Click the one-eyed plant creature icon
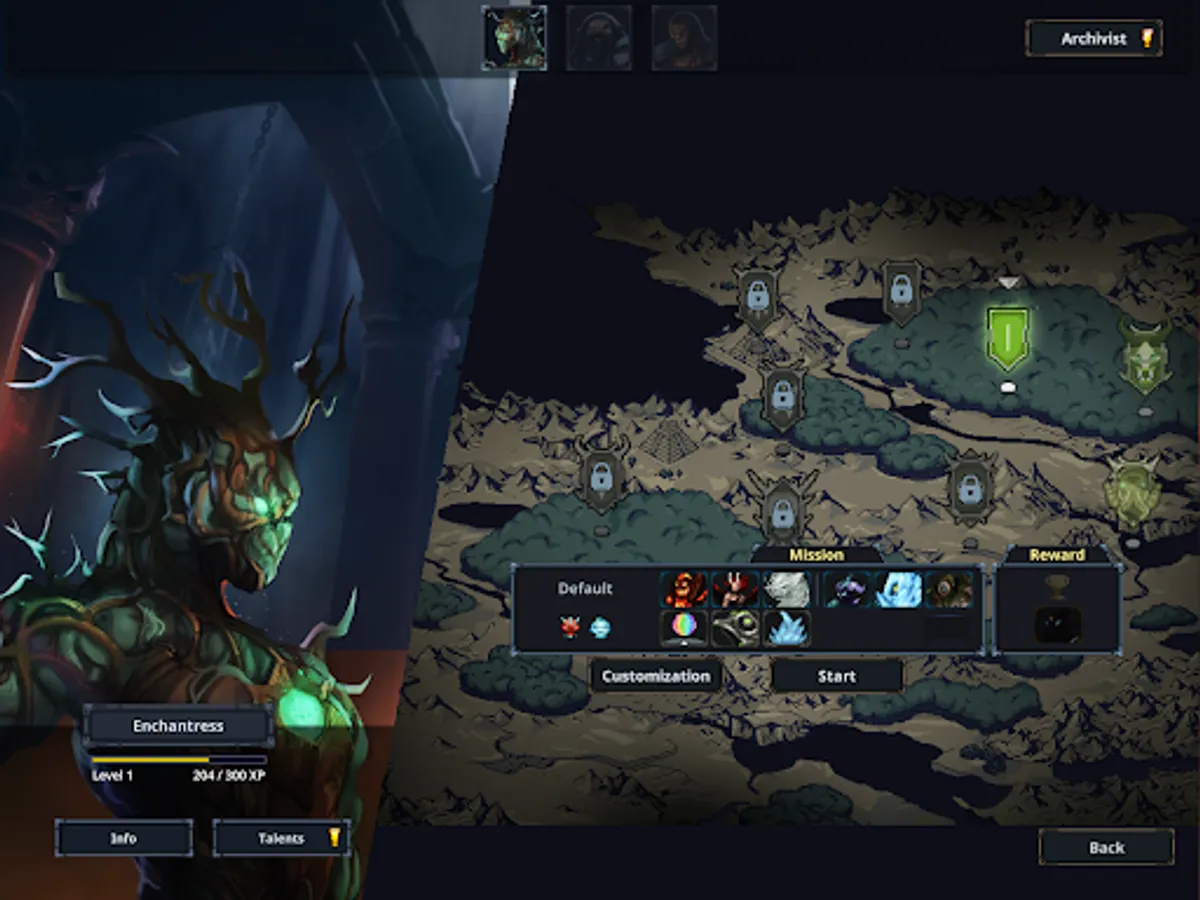 [x=949, y=589]
